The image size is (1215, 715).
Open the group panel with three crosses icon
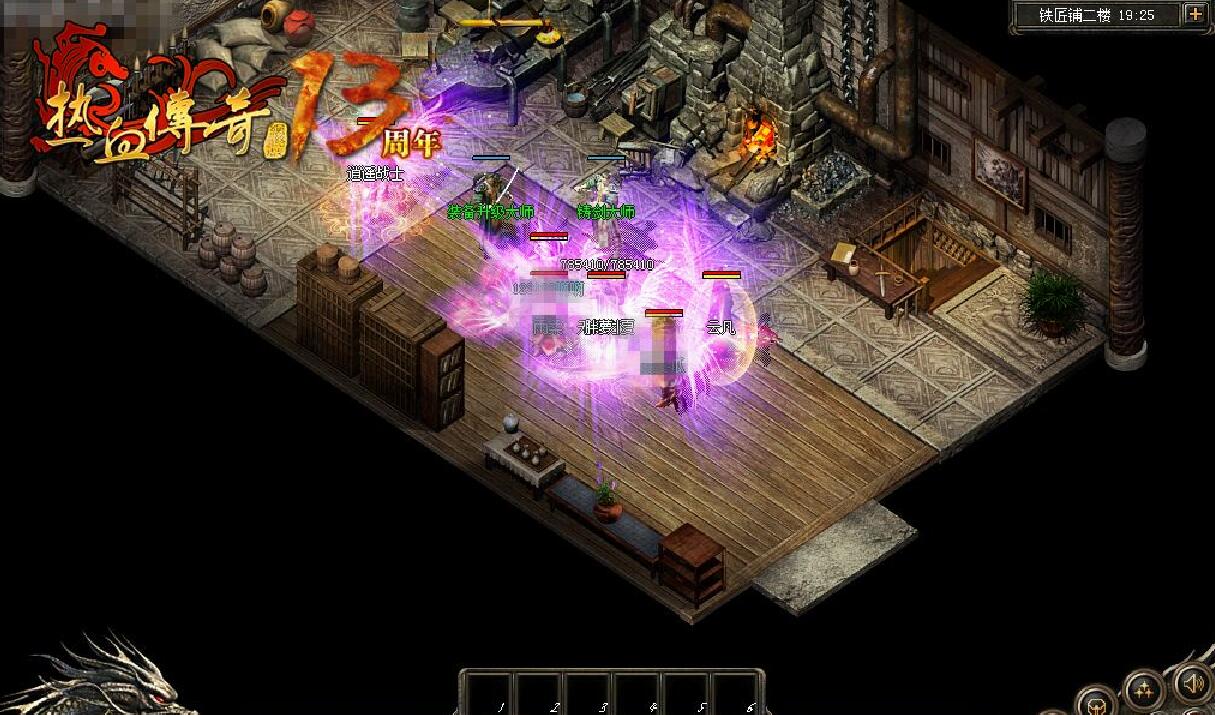click(1143, 688)
